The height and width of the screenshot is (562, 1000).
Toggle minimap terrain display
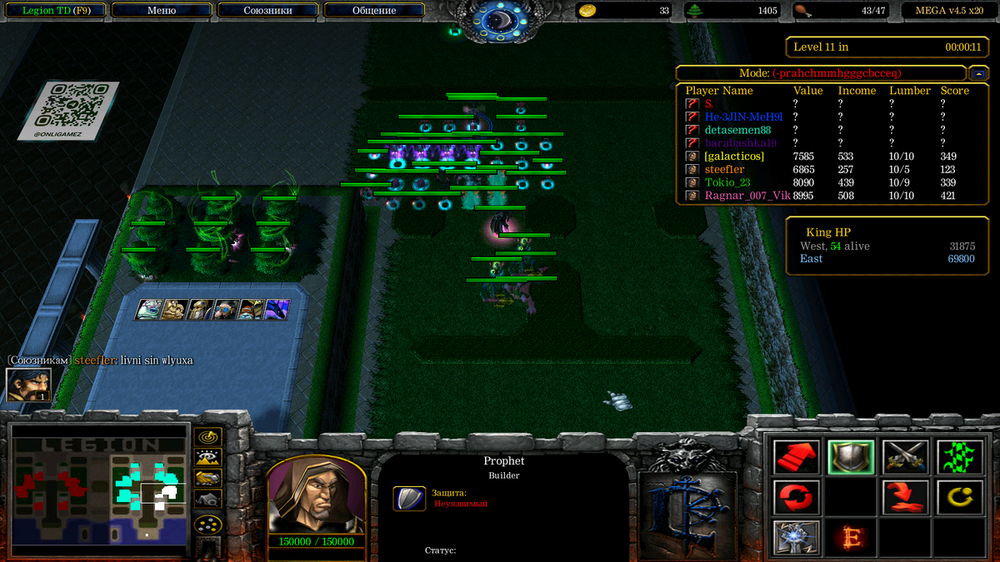[x=208, y=458]
